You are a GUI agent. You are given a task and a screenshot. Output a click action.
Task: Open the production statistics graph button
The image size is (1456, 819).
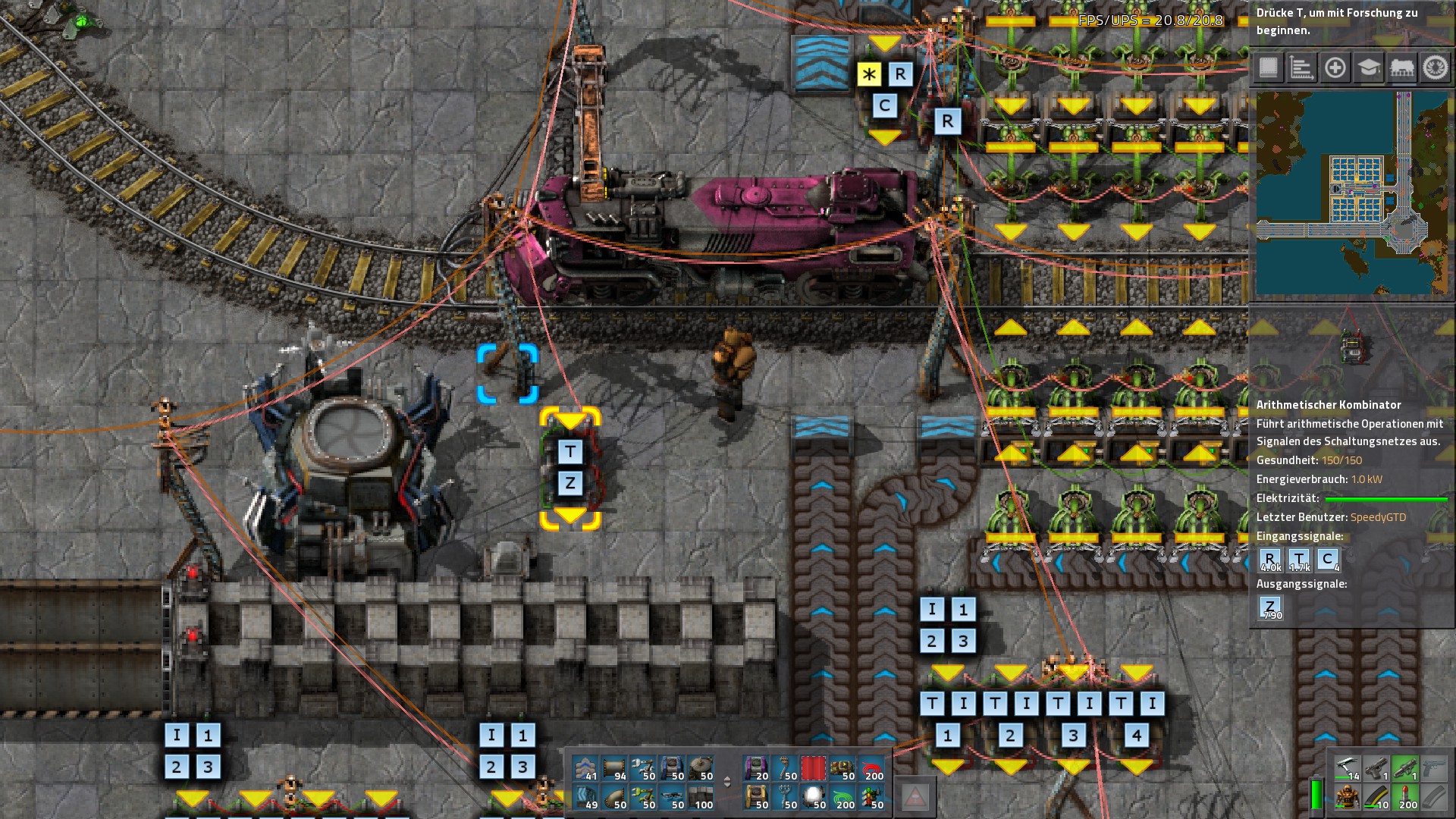click(1301, 68)
